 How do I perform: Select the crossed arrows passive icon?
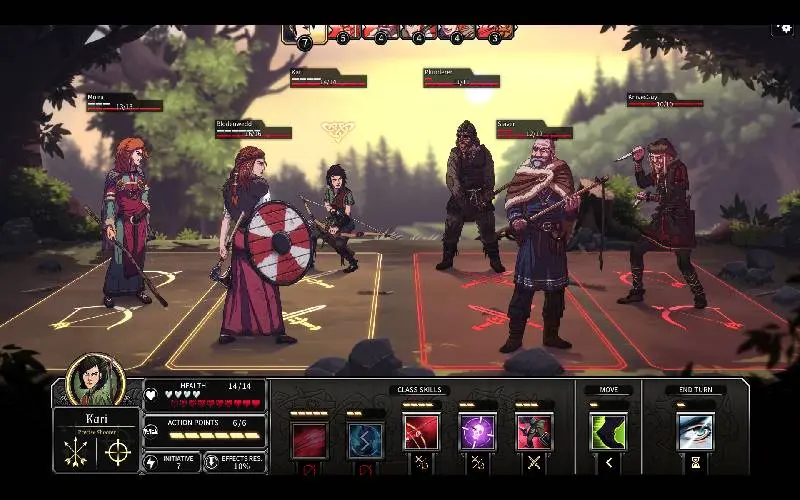tap(75, 453)
